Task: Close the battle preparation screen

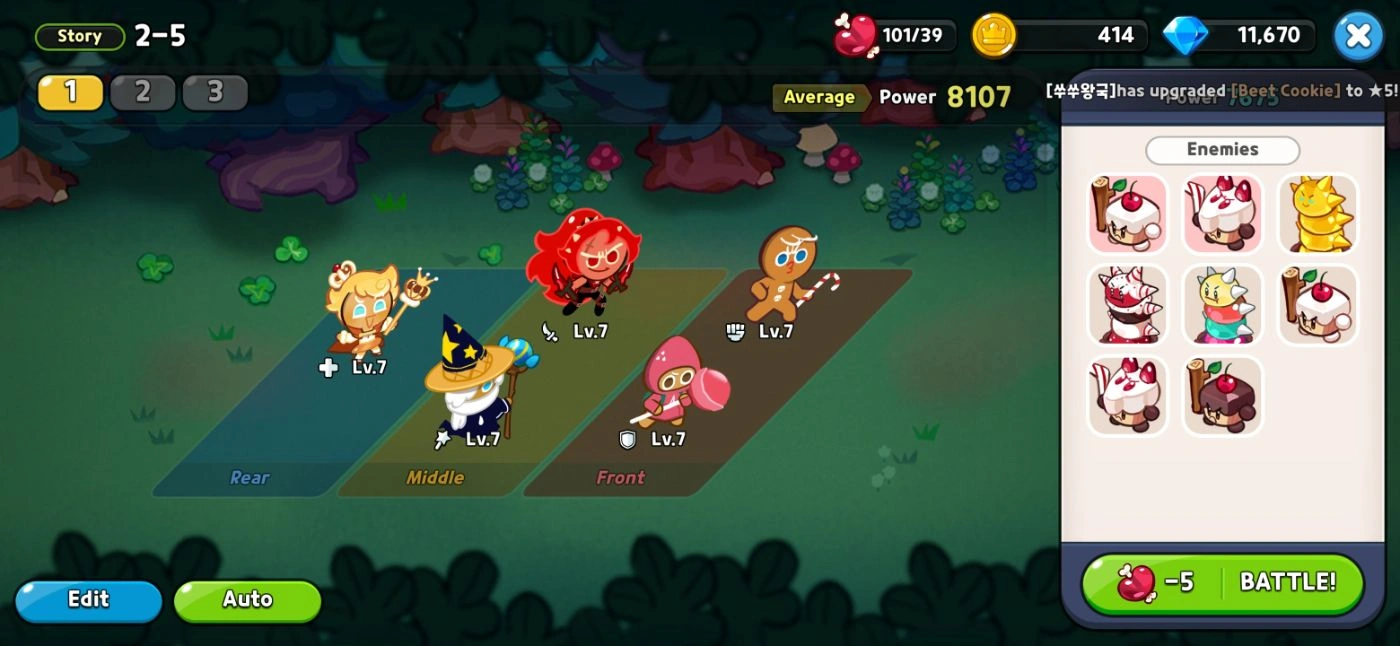Action: point(1358,36)
